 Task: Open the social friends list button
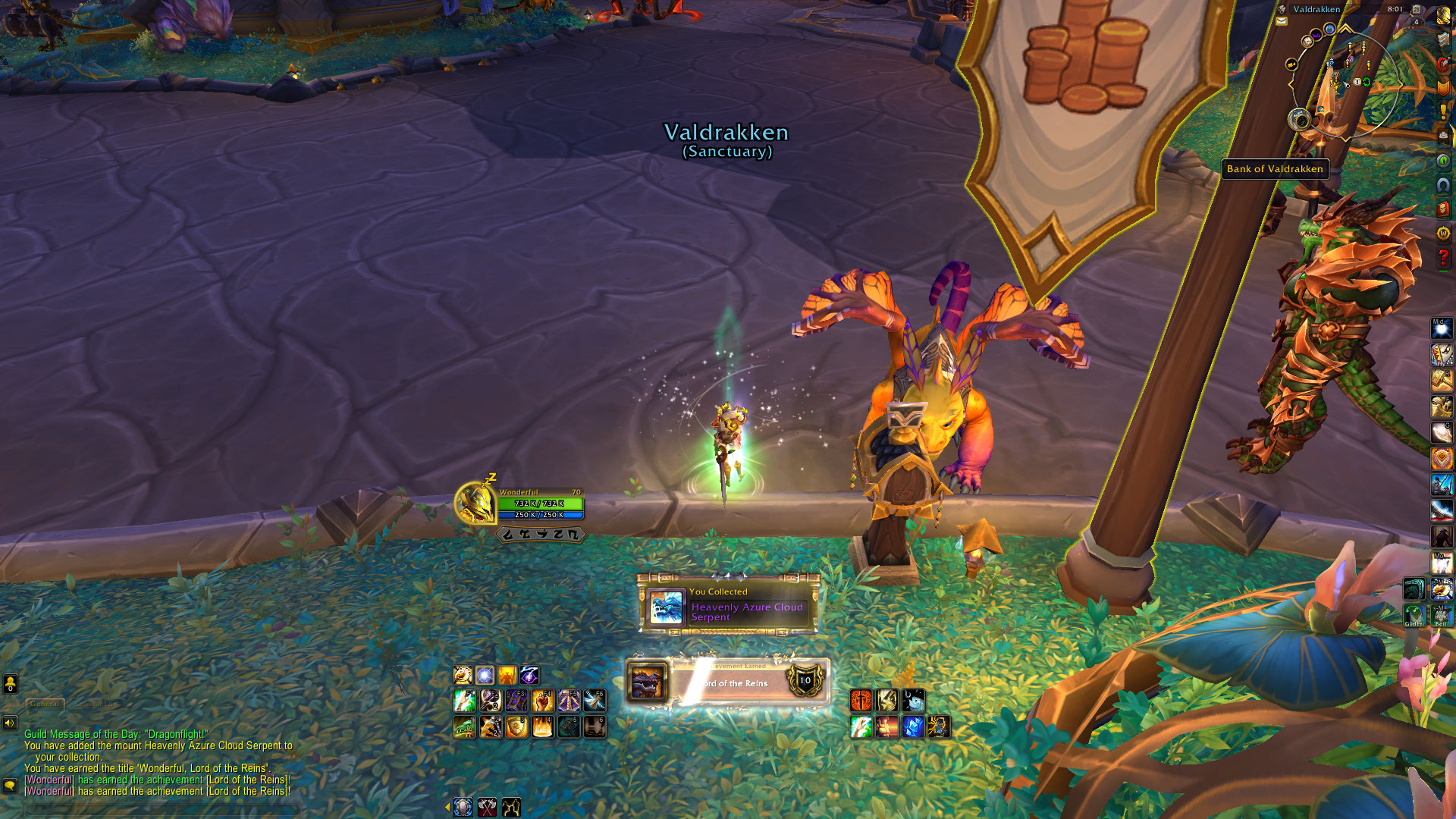10,683
